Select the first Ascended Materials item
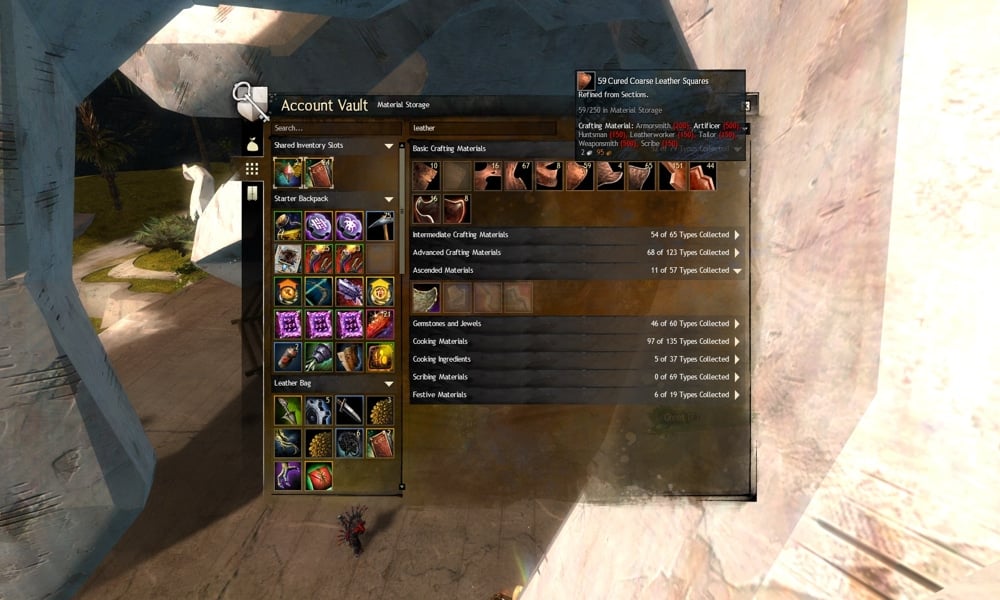1000x600 pixels. click(426, 297)
